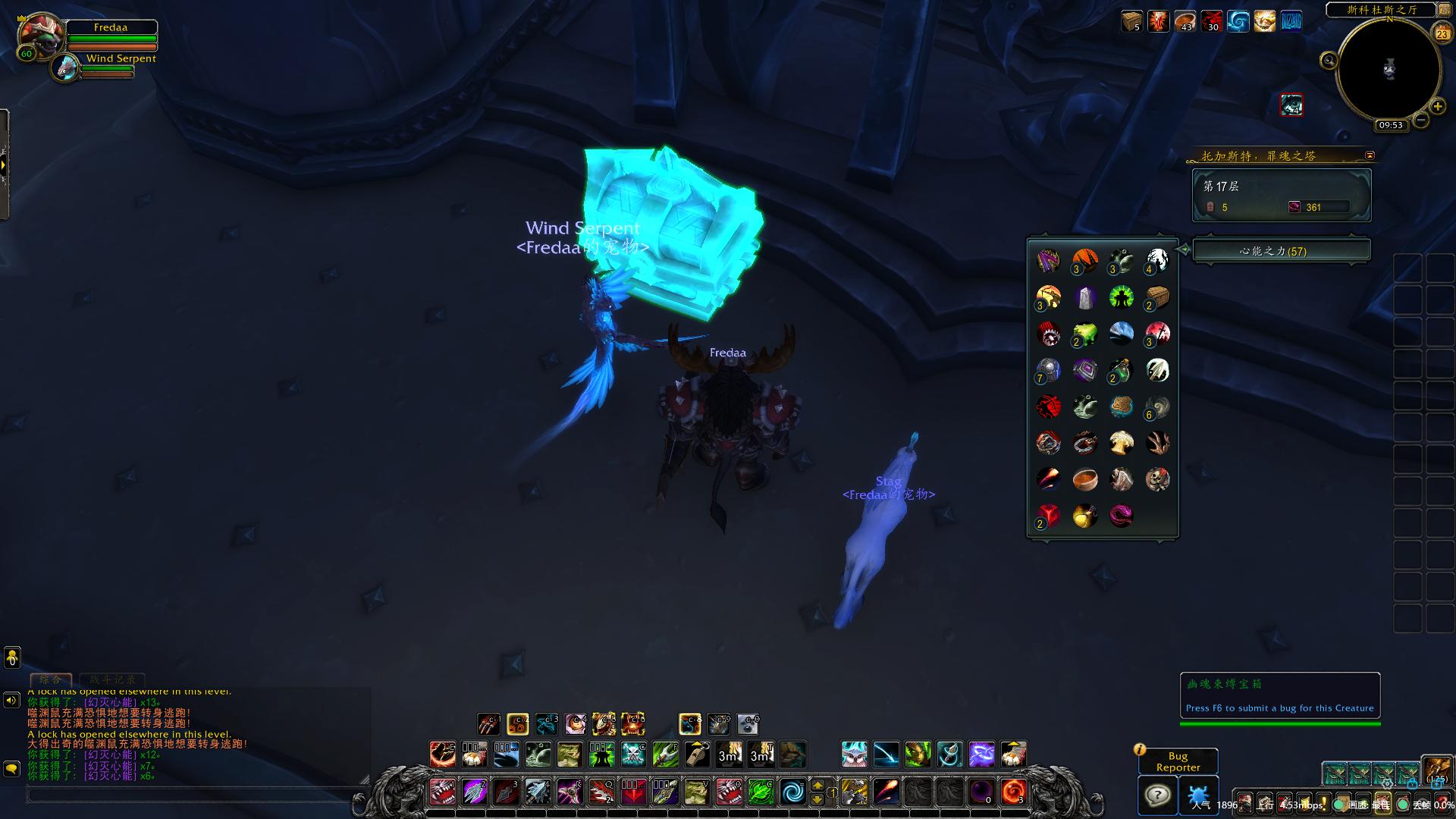Click the circular minimap
This screenshot has width=1456, height=819.
[1388, 70]
